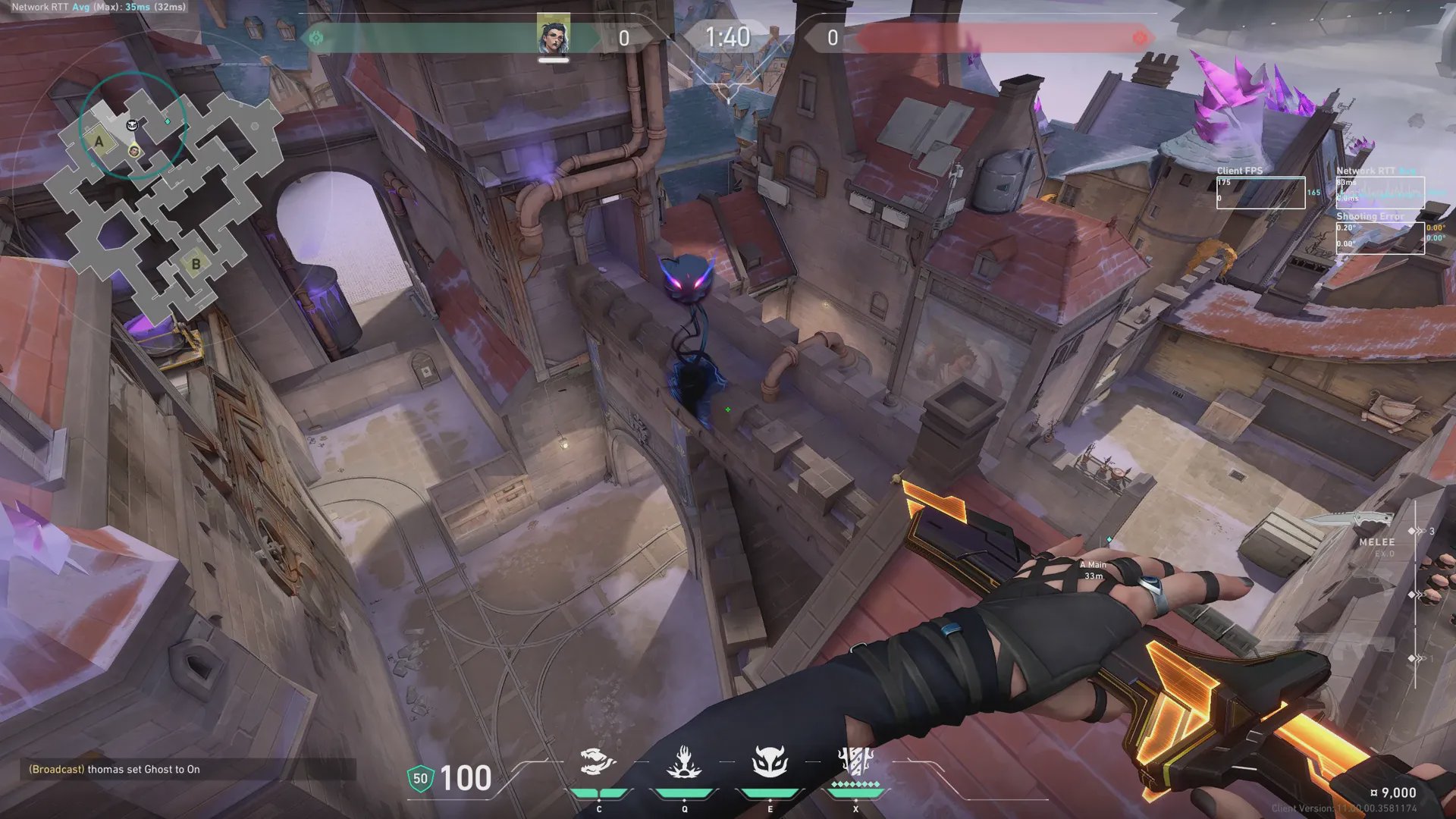Activate the Seize ability icon

(x=683, y=762)
